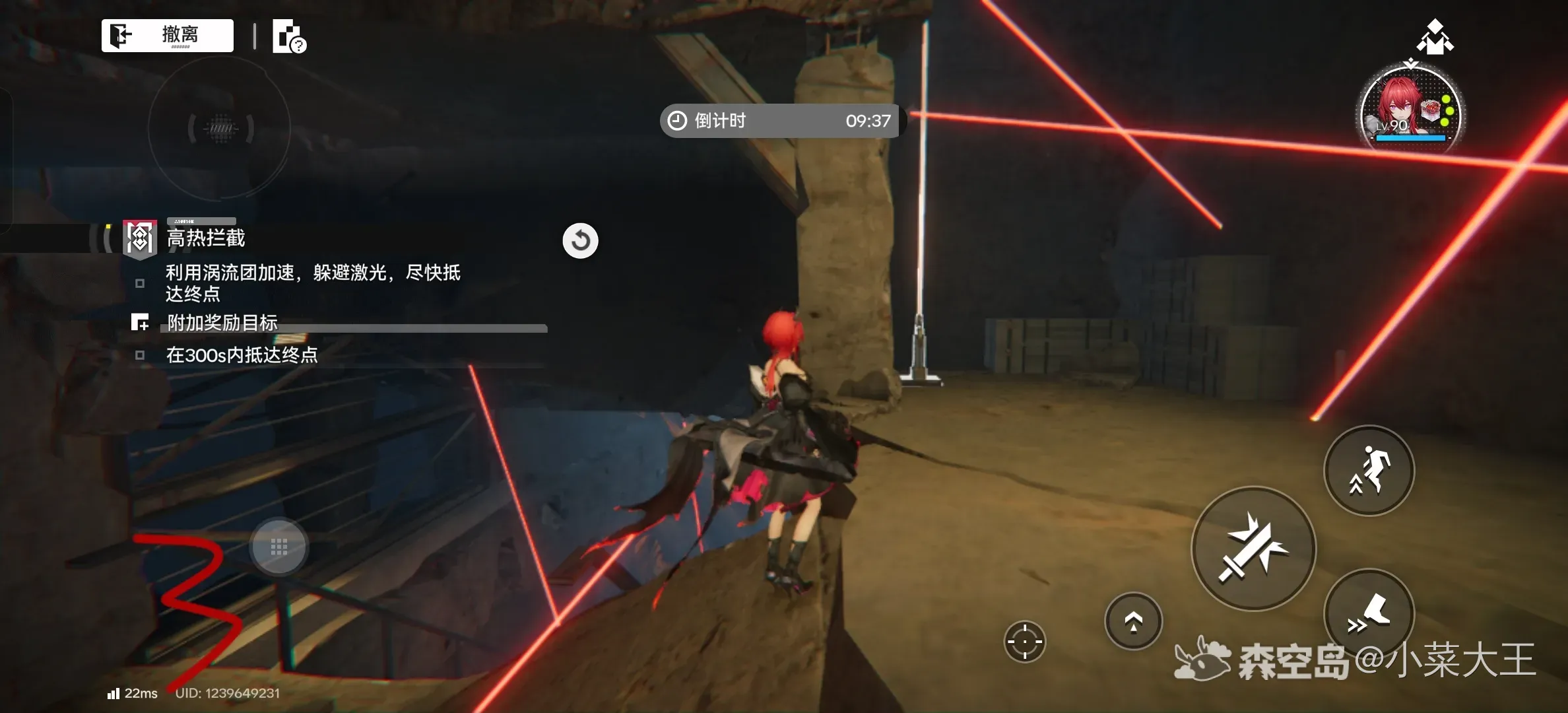Use the dash boot button
1568x713 pixels.
tap(1369, 613)
